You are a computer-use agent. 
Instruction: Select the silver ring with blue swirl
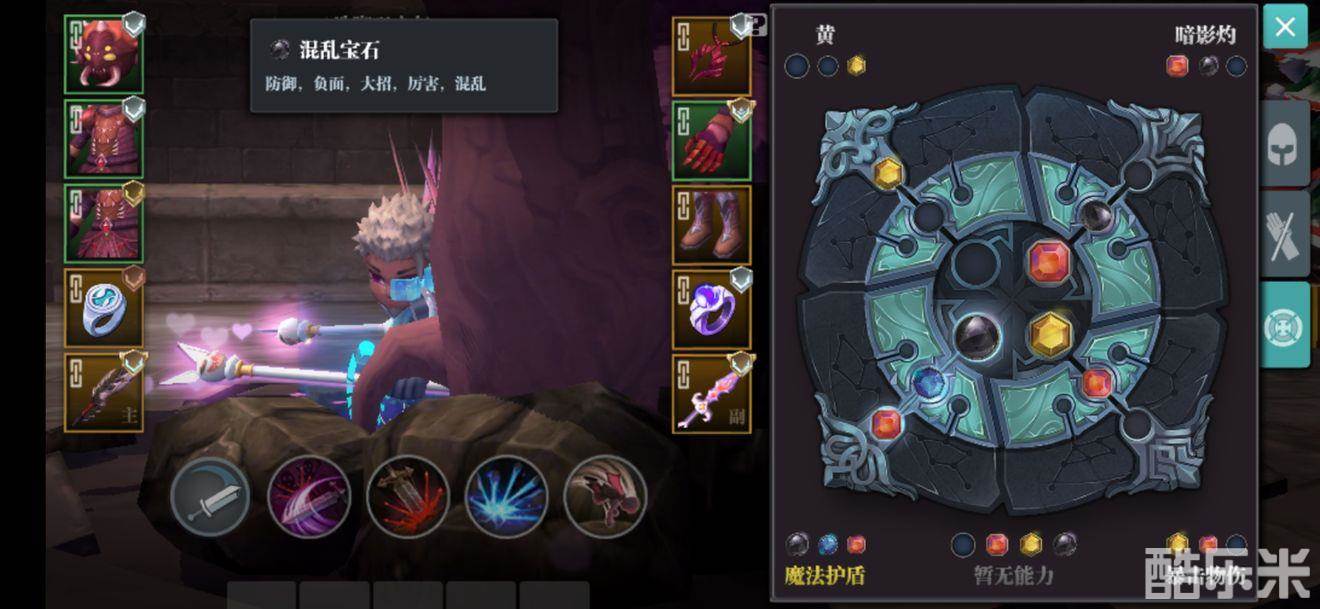coord(104,308)
